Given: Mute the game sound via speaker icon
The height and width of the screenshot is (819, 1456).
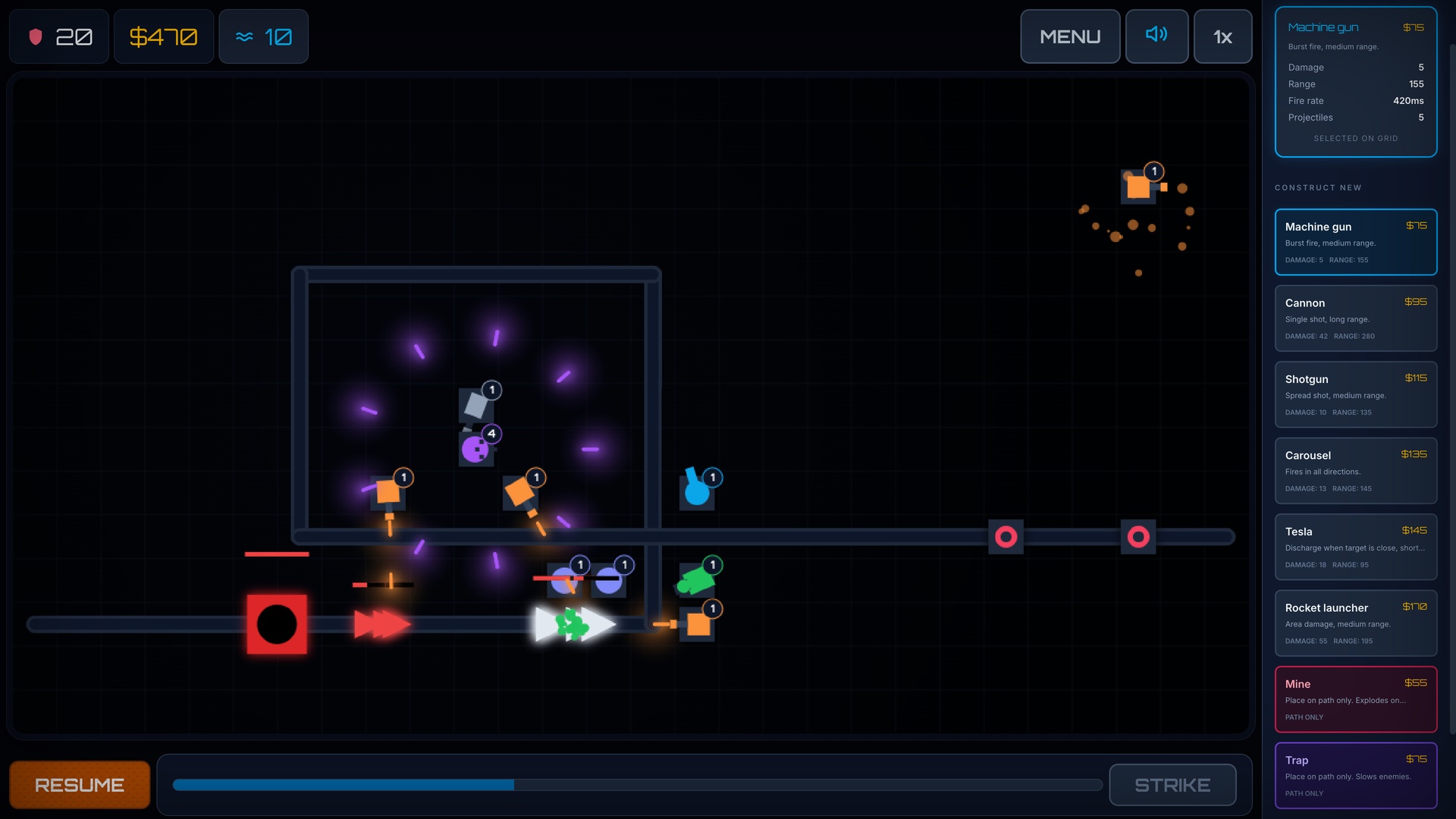Looking at the screenshot, I should (x=1156, y=36).
